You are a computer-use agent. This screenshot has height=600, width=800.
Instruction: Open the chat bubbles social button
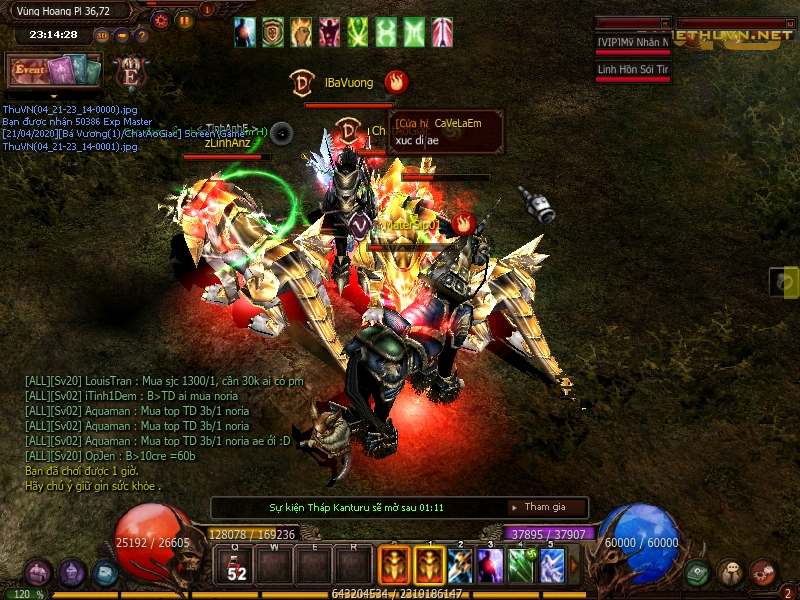(730, 572)
